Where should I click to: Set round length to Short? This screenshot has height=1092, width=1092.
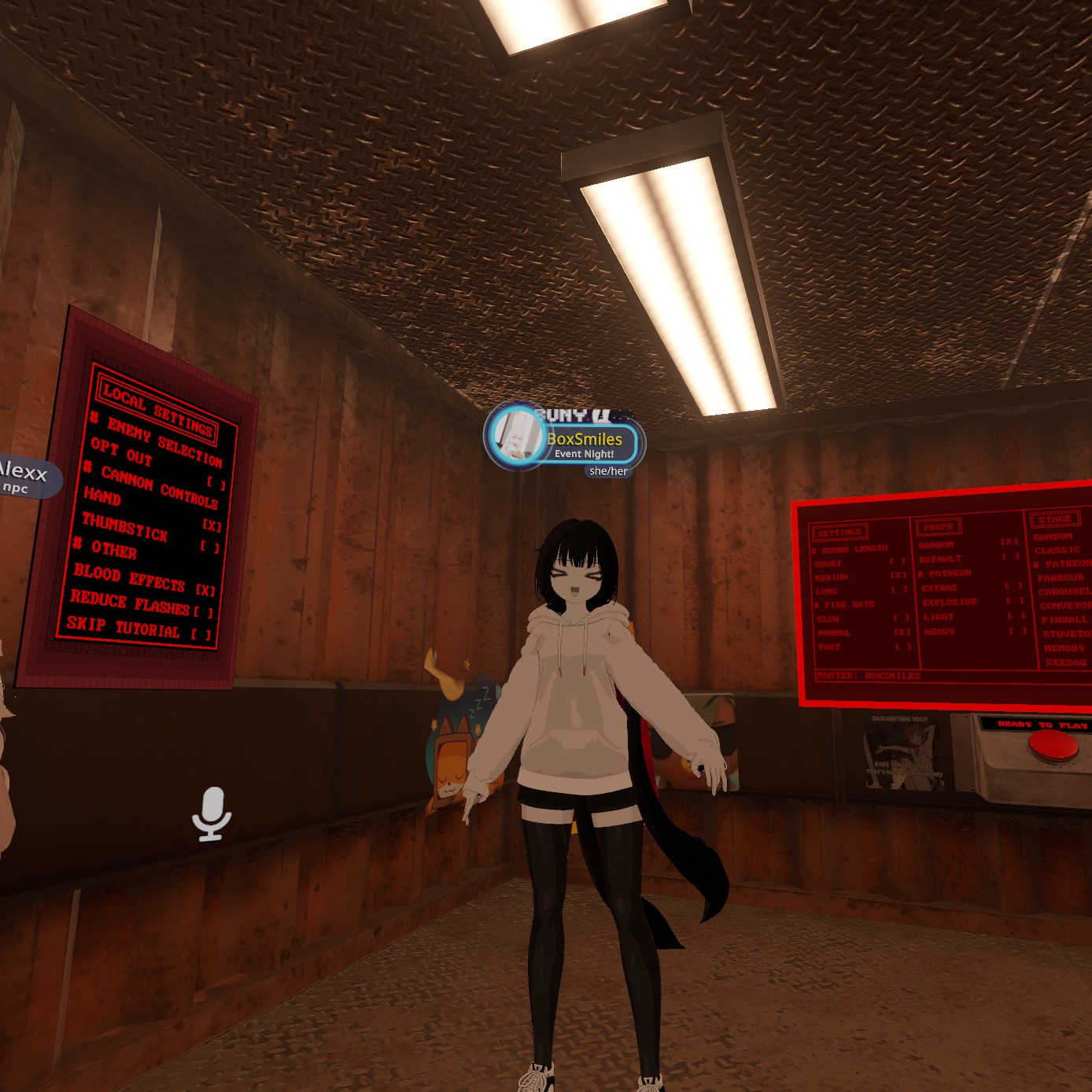[x=898, y=562]
